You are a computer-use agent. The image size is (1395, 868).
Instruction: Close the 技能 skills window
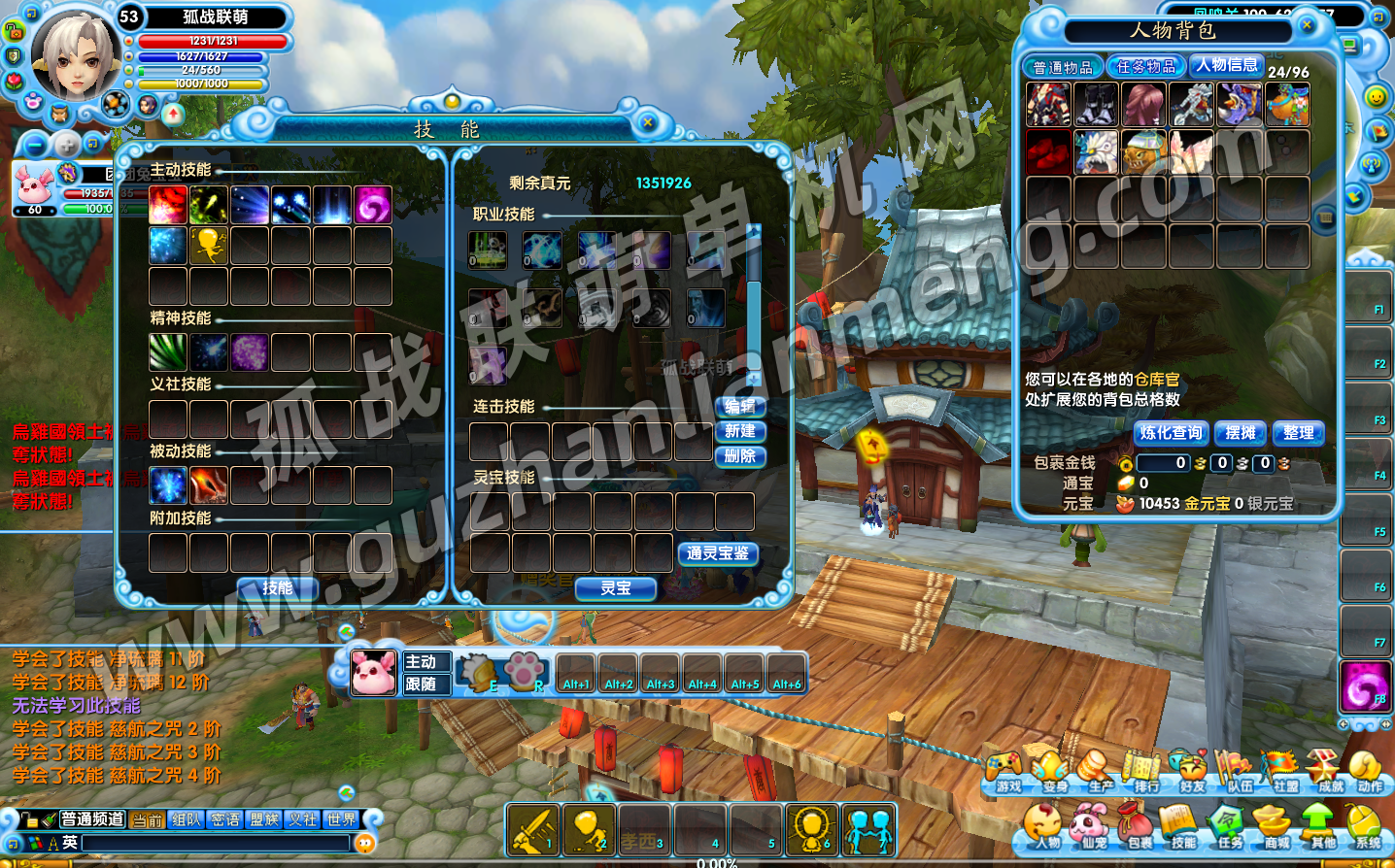click(x=648, y=122)
